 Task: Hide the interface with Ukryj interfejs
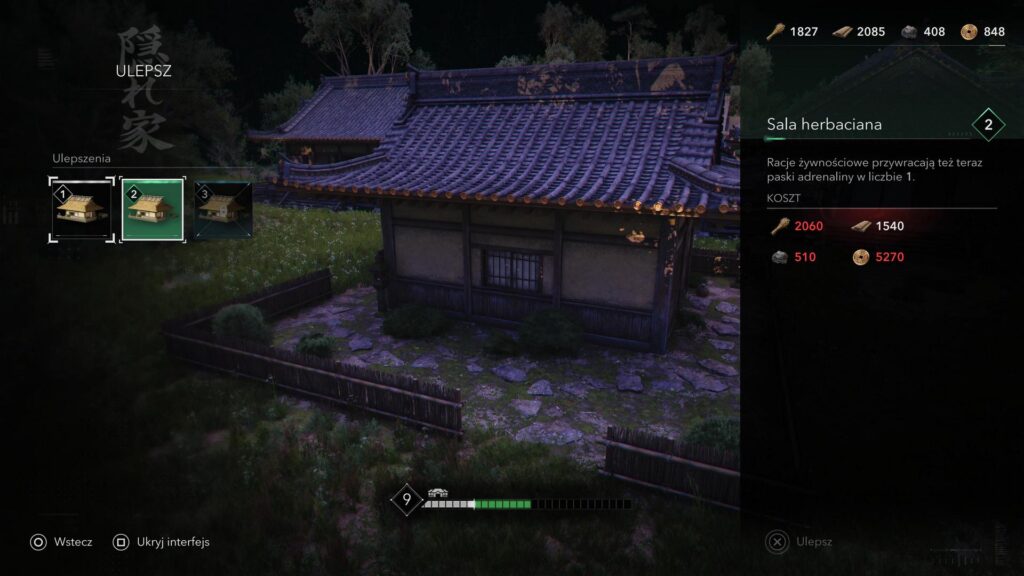(160, 542)
